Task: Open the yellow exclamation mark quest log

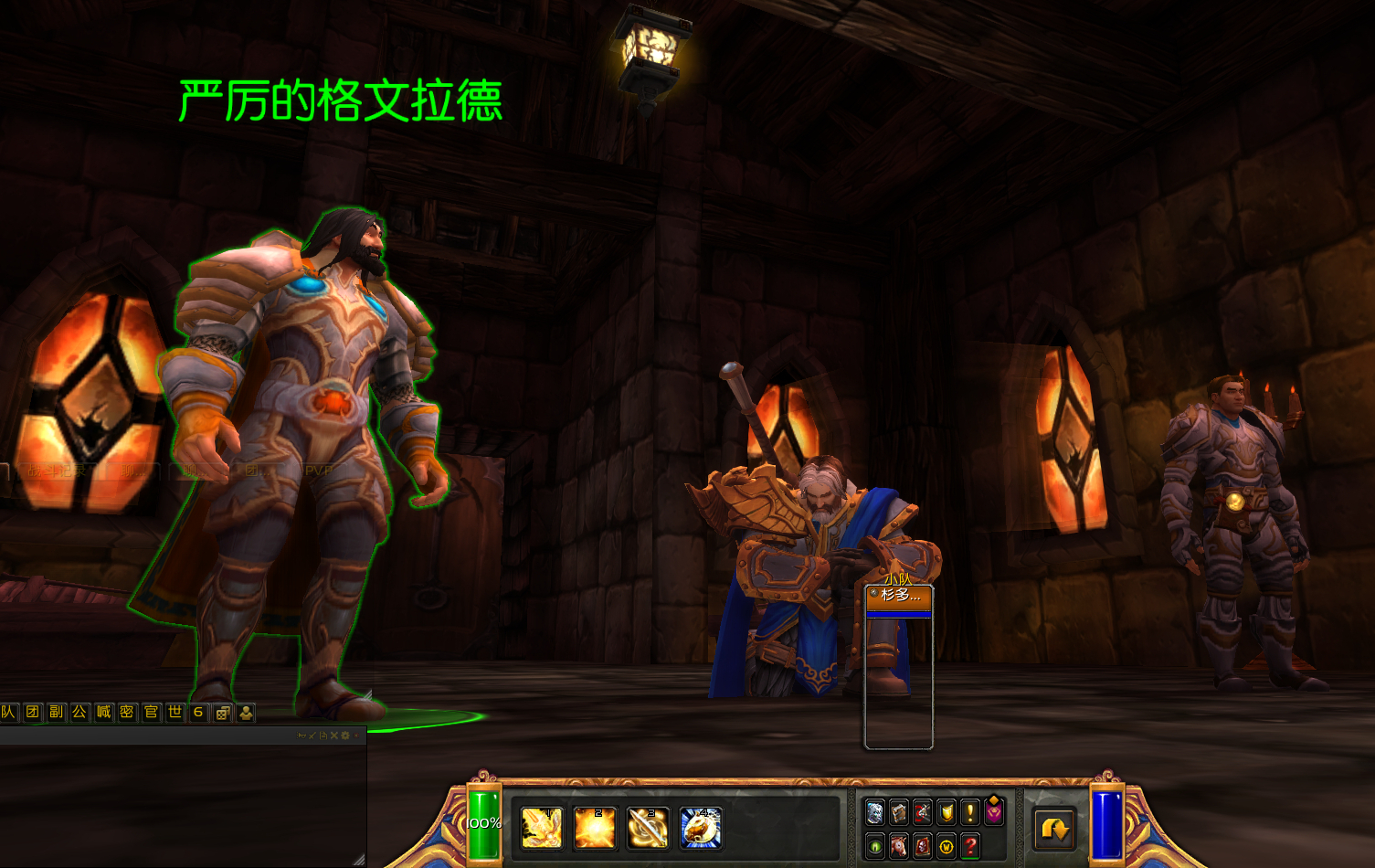Action: click(x=970, y=812)
